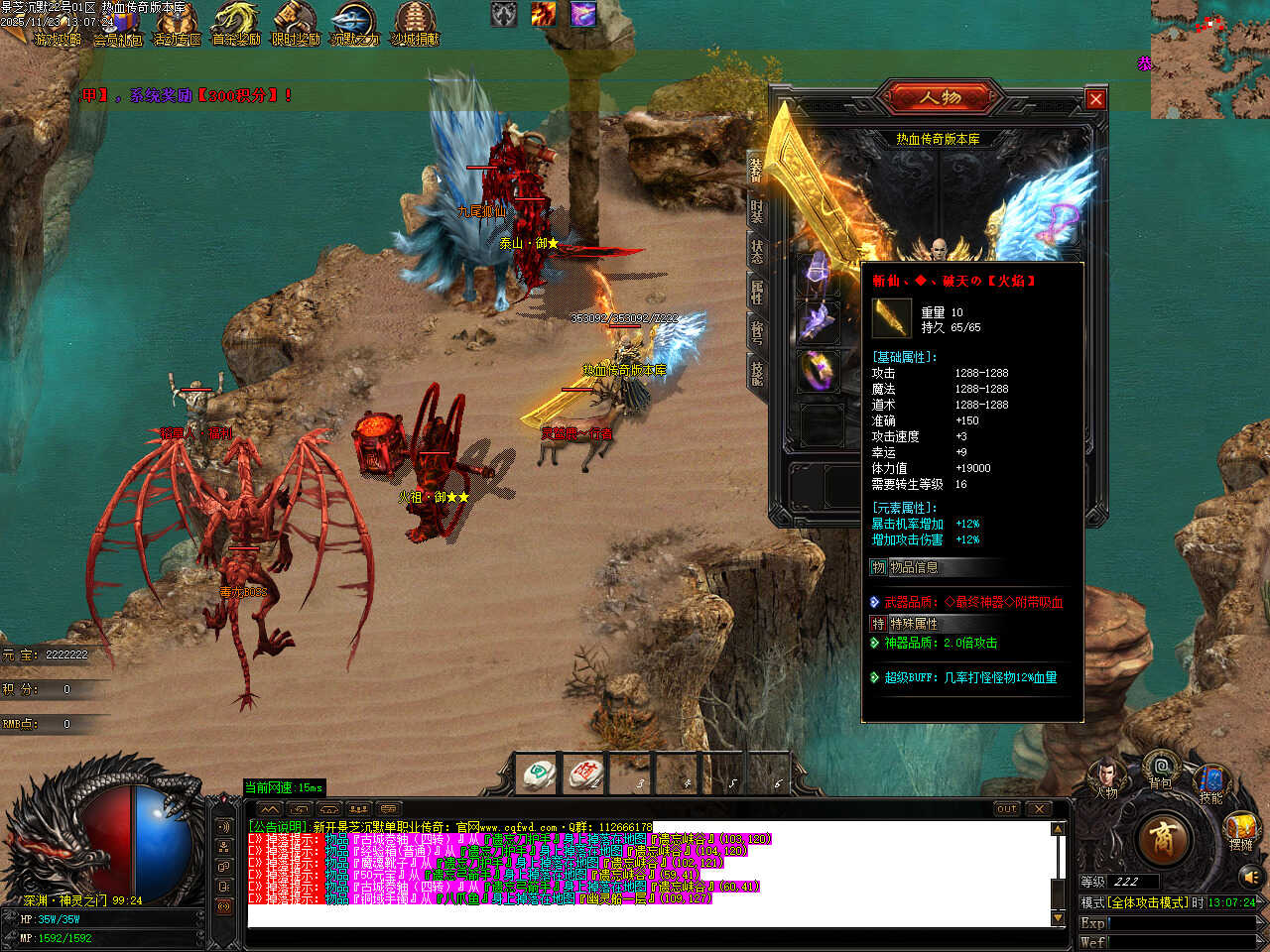Open the round 商 shop button
The height and width of the screenshot is (952, 1270).
pos(1162,839)
